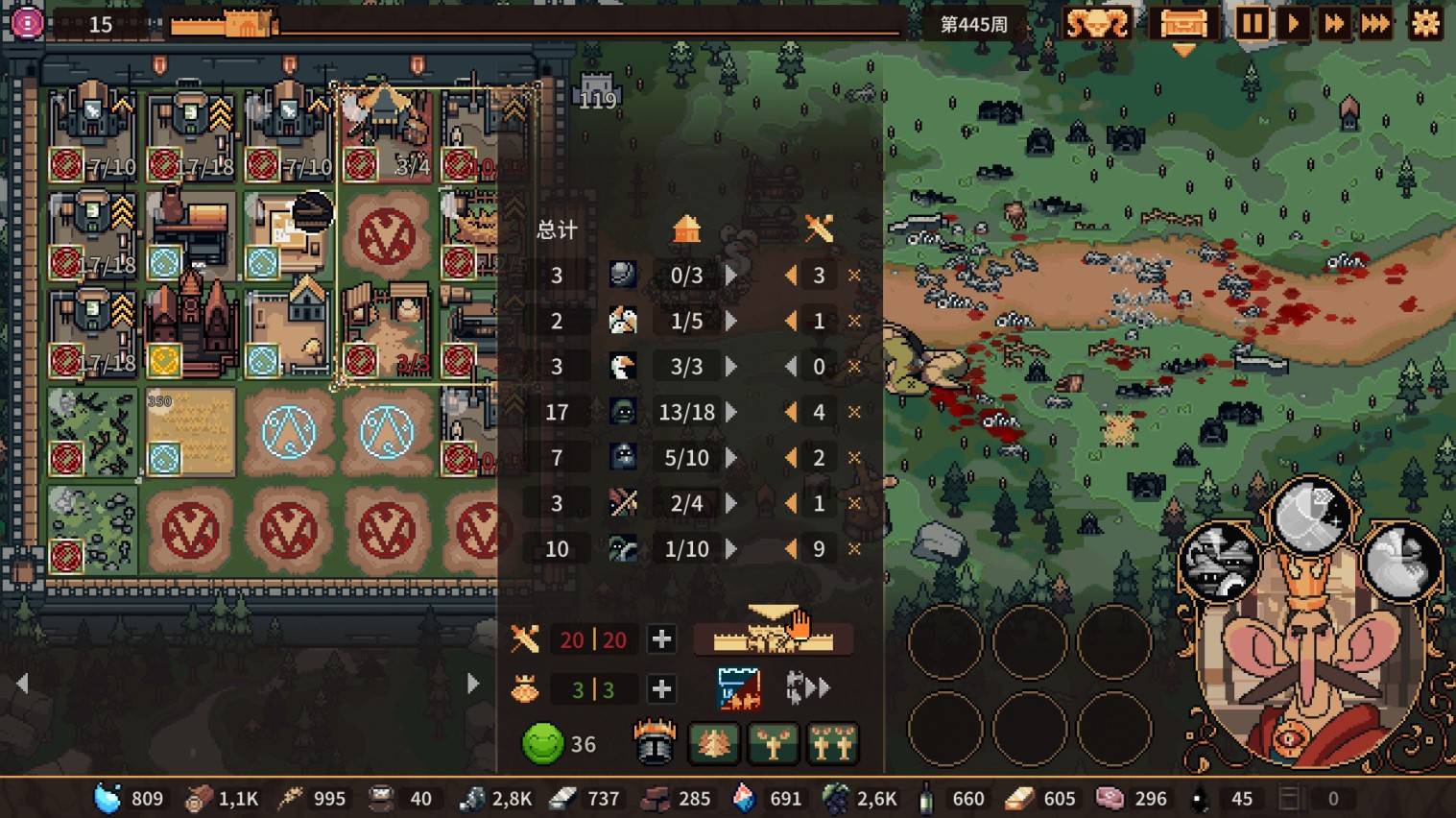Page the building grid to the left
Viewport: 1456px width, 818px height.
[x=23, y=684]
